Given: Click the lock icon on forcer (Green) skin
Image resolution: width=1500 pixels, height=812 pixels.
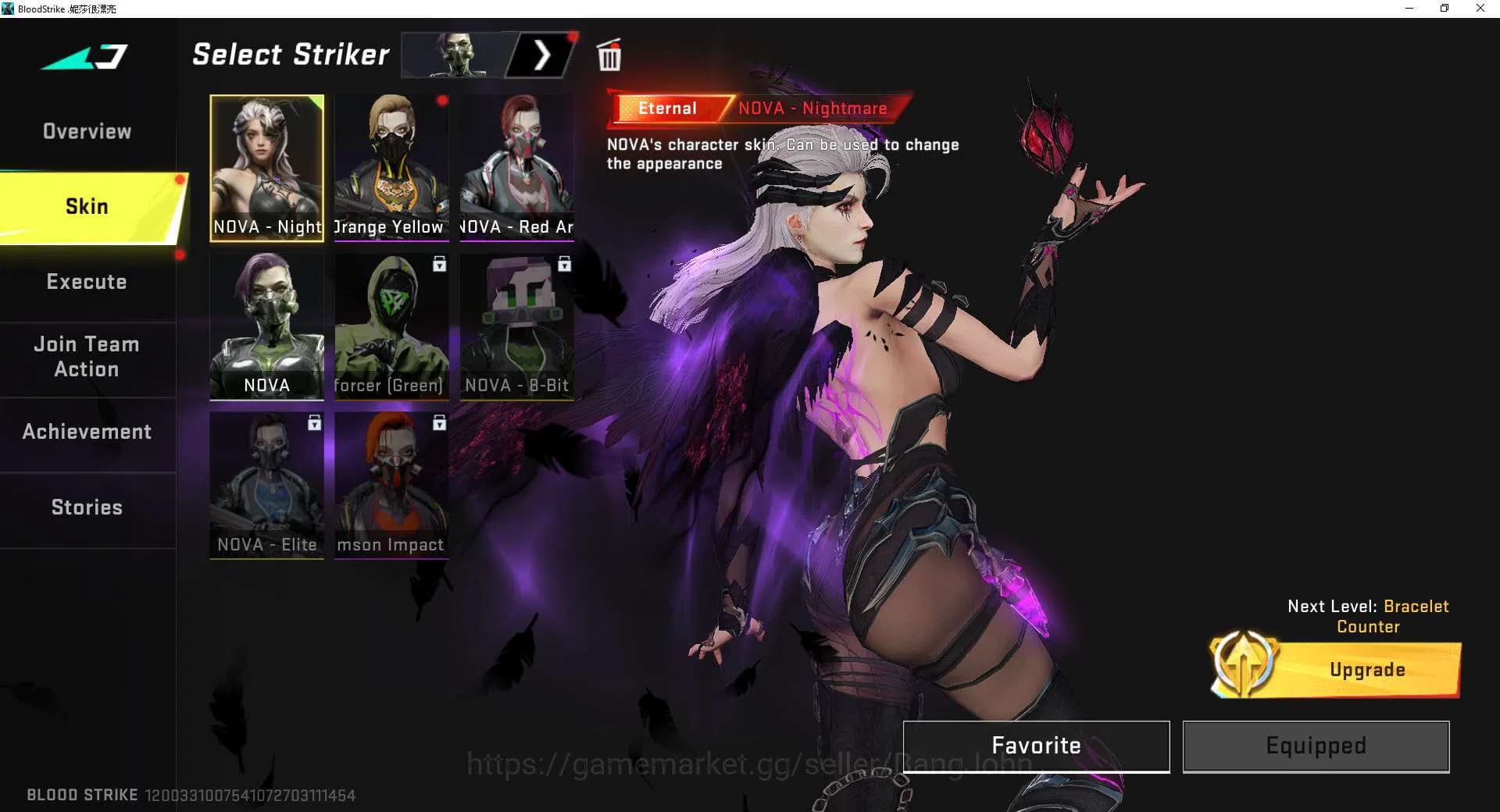Looking at the screenshot, I should coord(439,265).
